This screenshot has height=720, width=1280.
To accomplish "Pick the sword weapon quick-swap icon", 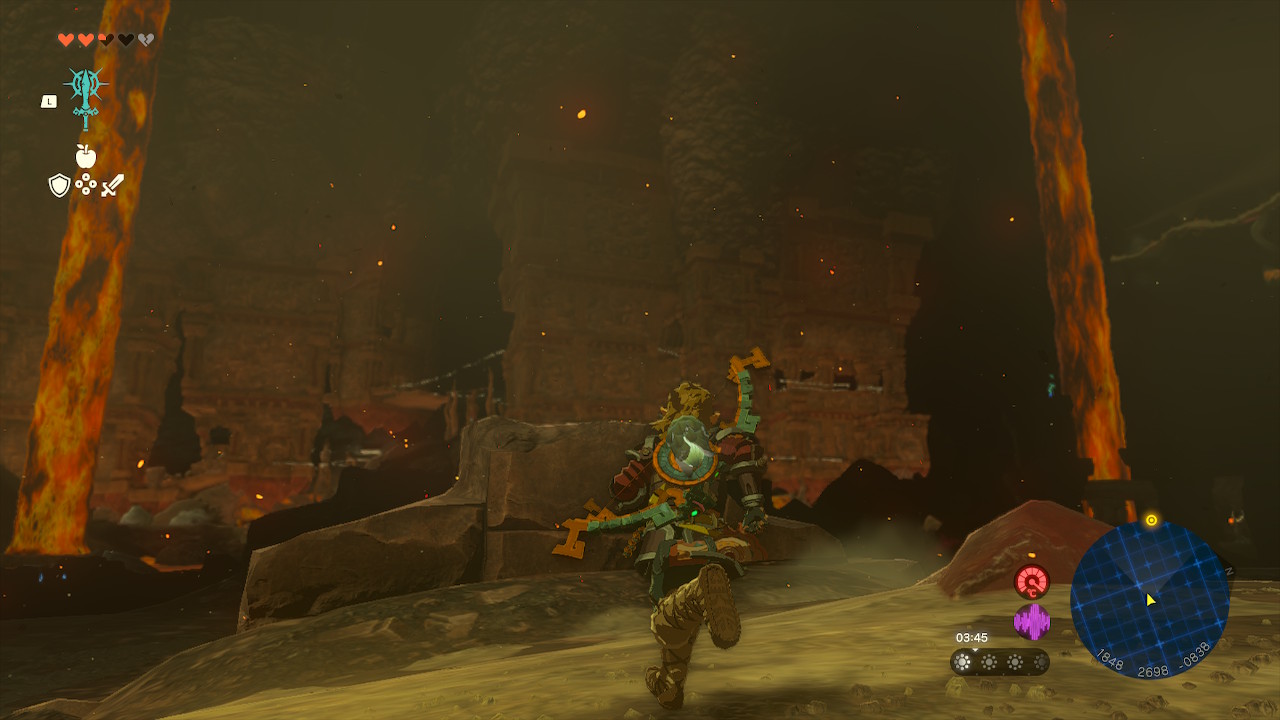I will 112,185.
